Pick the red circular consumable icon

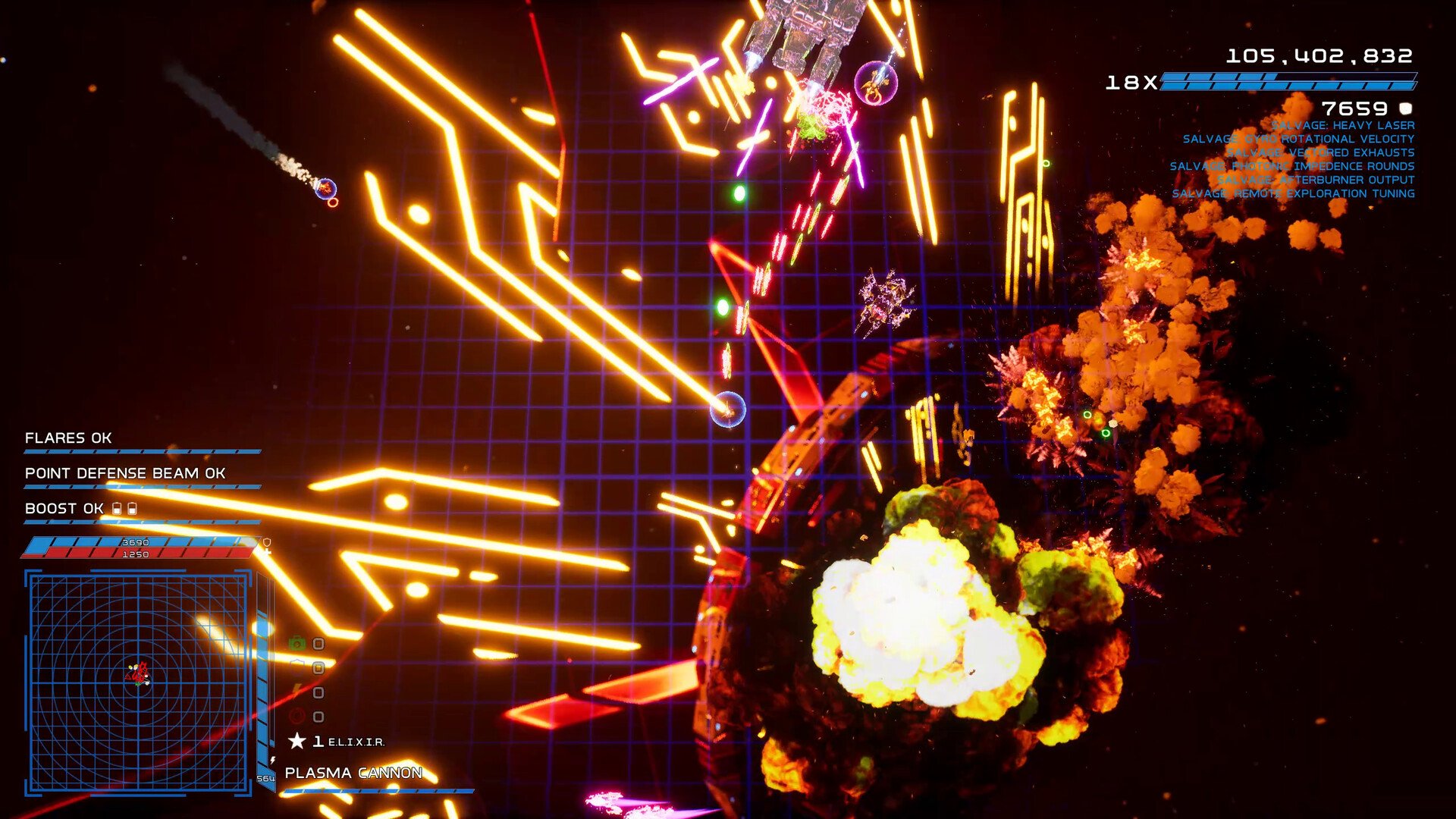[297, 716]
